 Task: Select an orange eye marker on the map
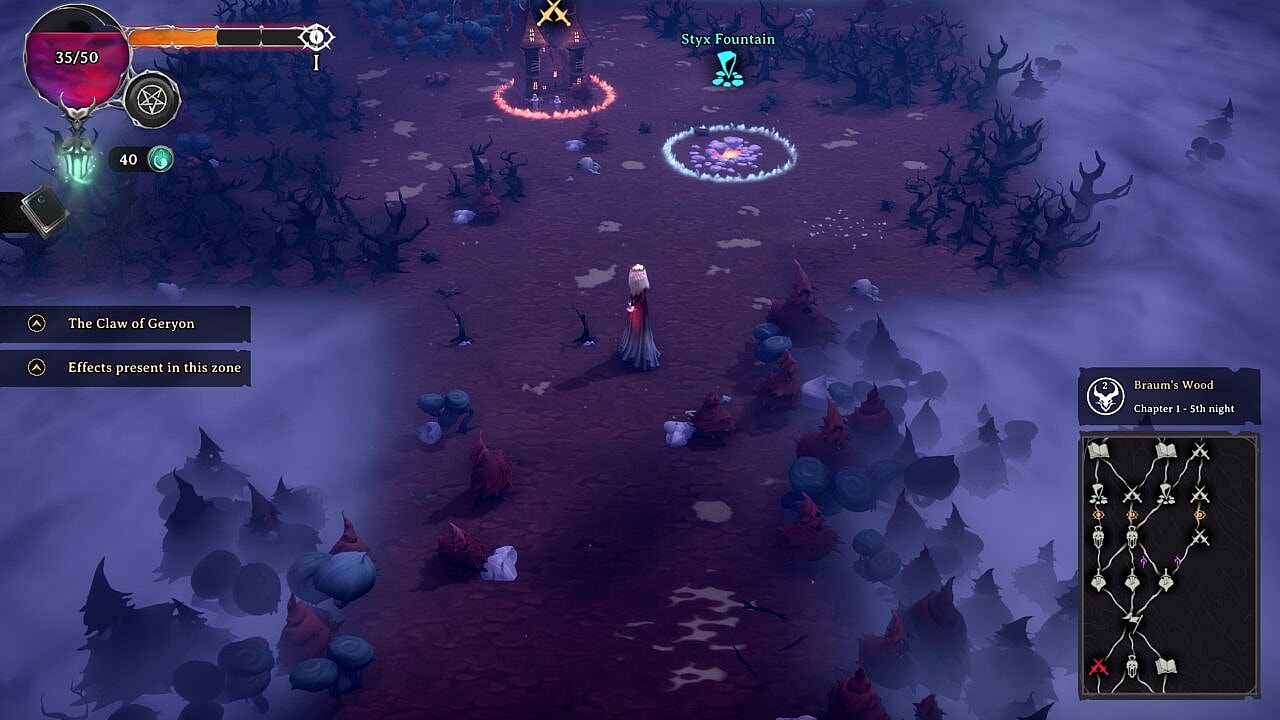pos(1099,514)
